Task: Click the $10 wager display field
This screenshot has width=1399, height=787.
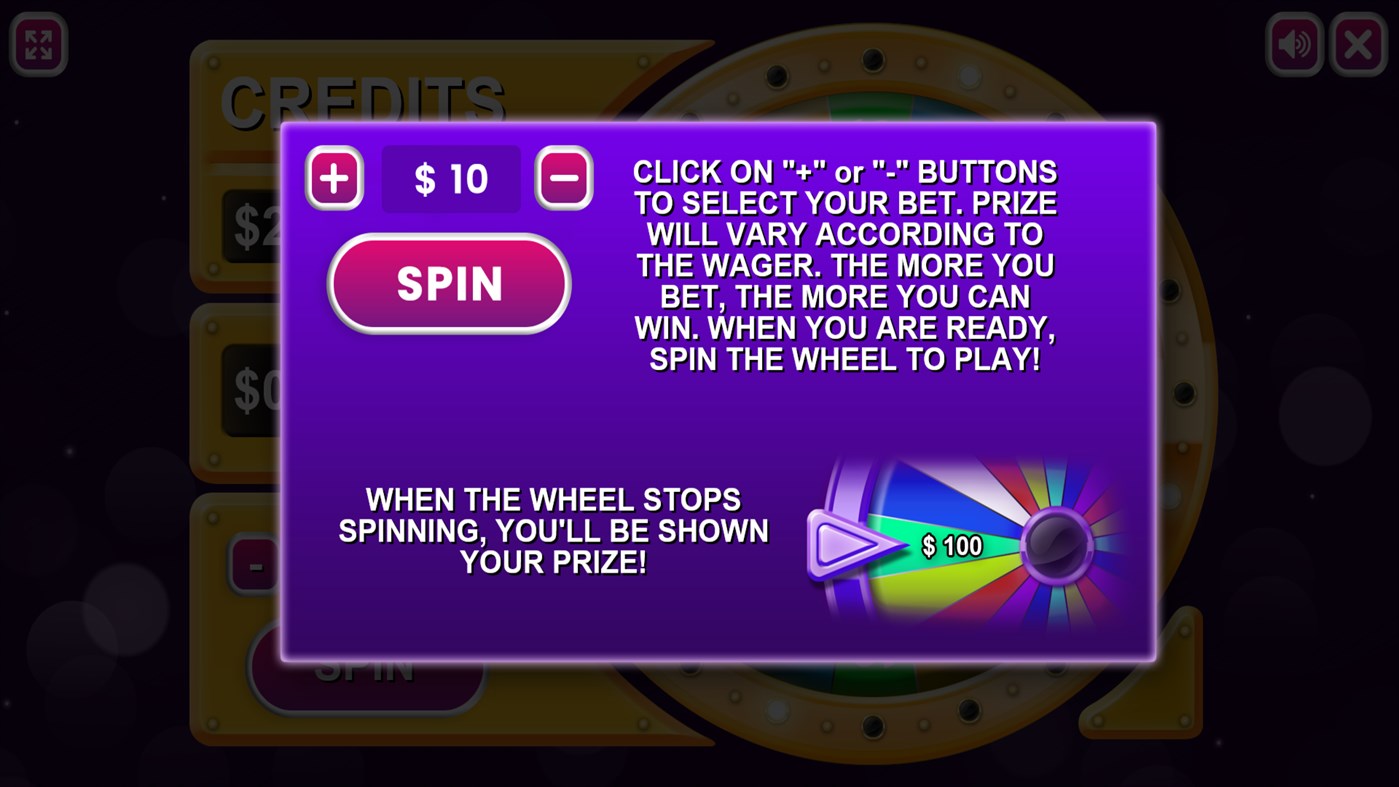Action: coord(450,178)
